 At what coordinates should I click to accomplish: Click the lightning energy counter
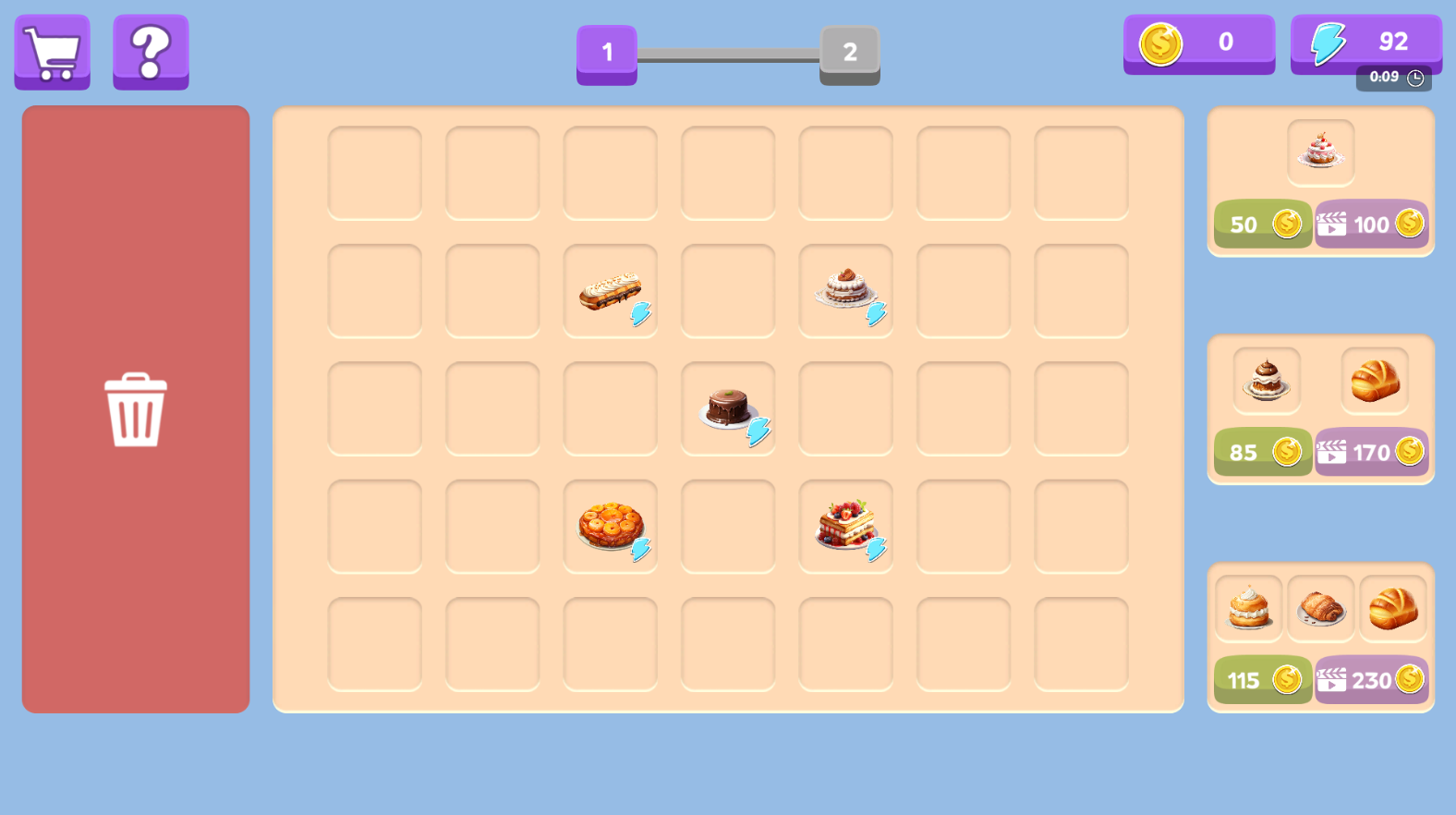pyautogui.click(x=1365, y=43)
